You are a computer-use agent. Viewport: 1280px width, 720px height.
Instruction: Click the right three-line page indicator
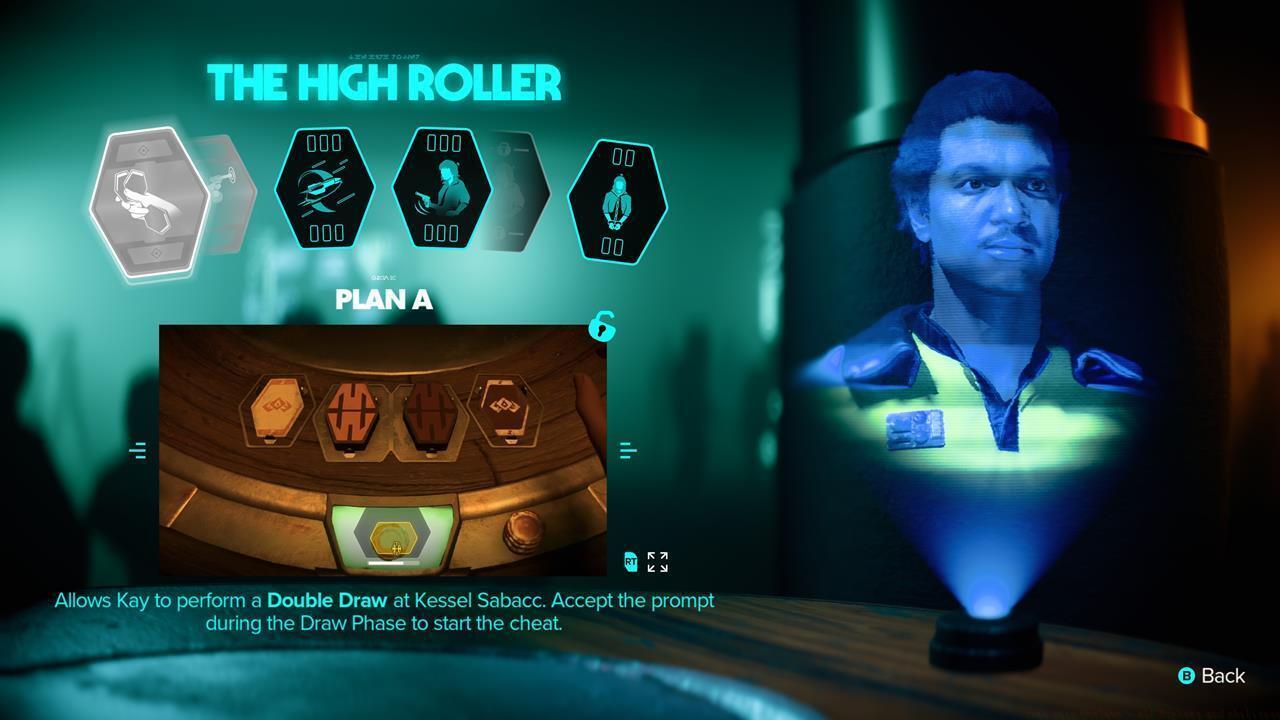tap(629, 449)
